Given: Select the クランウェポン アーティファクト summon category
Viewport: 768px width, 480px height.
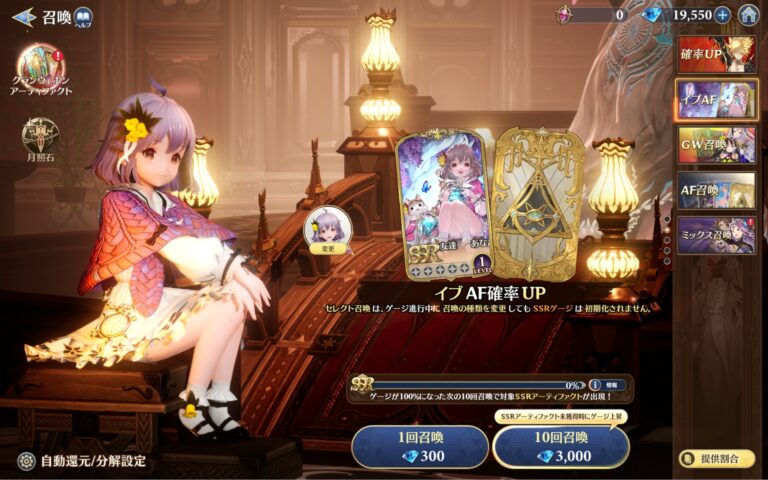Looking at the screenshot, I should pos(41,70).
